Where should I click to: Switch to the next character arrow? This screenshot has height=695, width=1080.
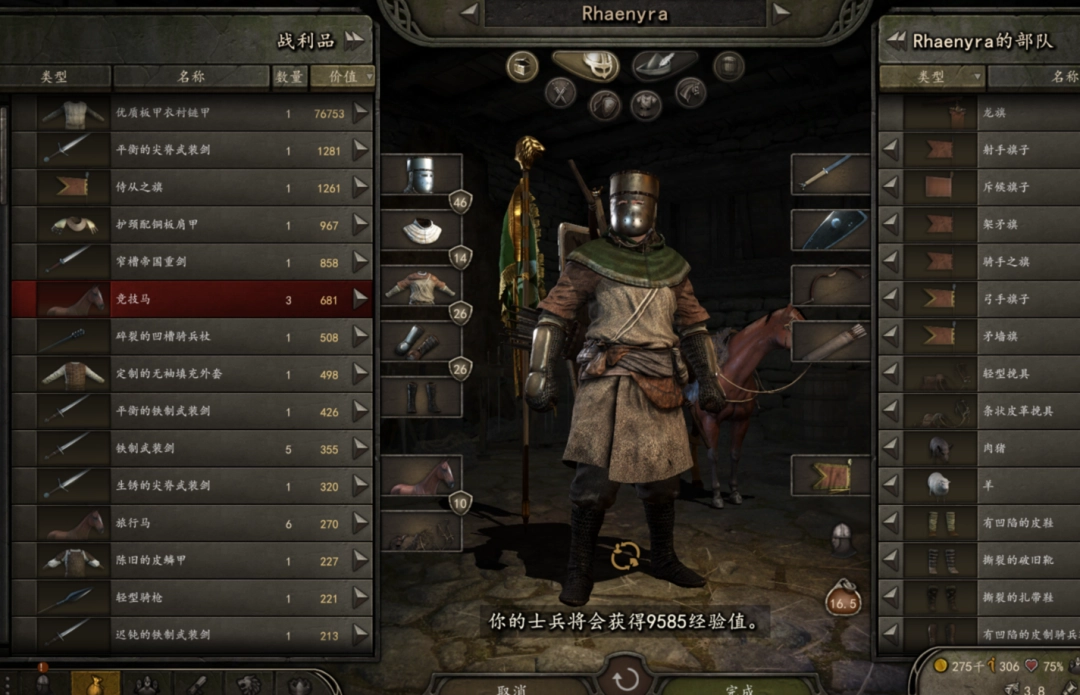pyautogui.click(x=781, y=13)
